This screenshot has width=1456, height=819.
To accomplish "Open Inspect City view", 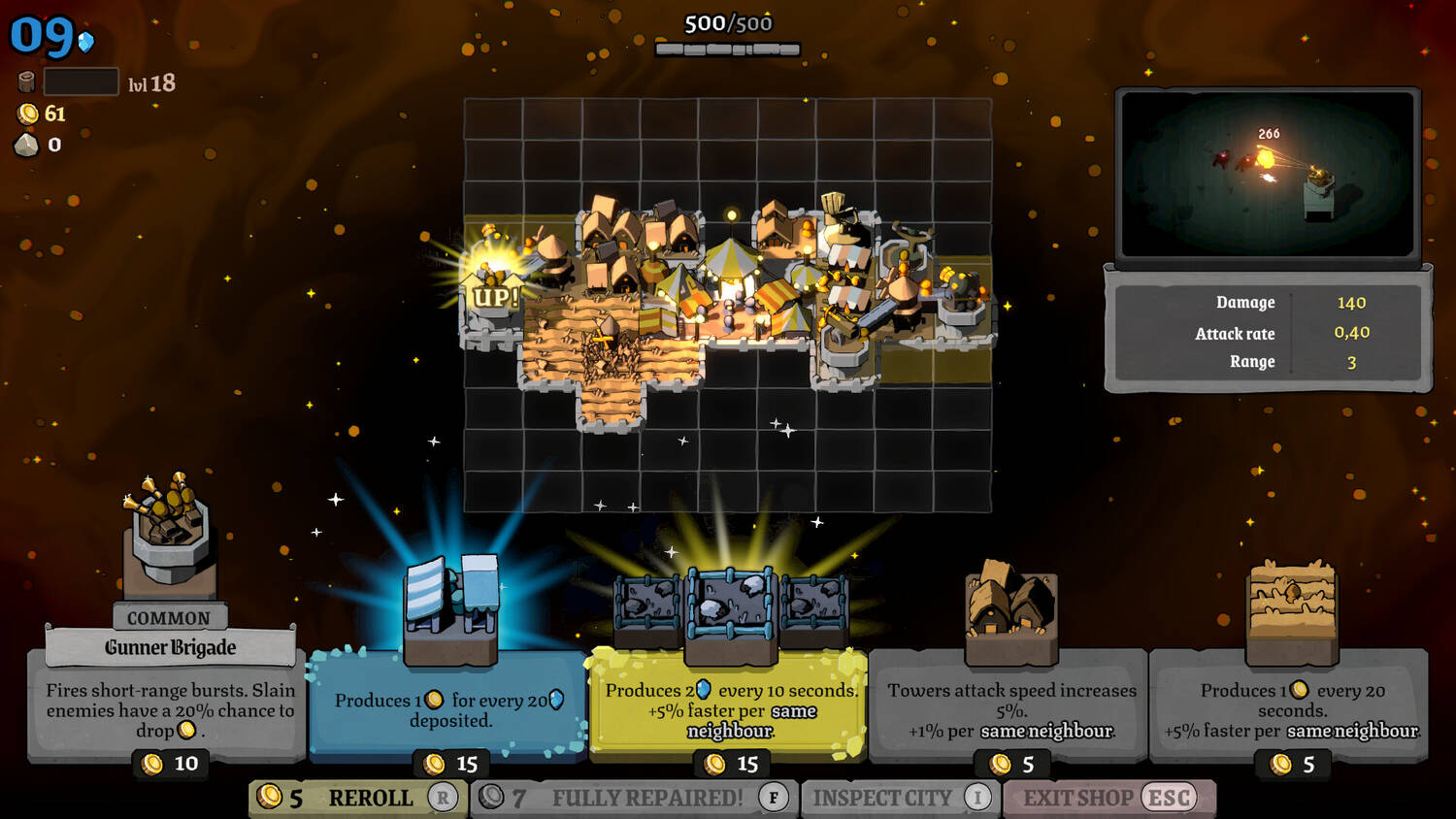I will (900, 798).
